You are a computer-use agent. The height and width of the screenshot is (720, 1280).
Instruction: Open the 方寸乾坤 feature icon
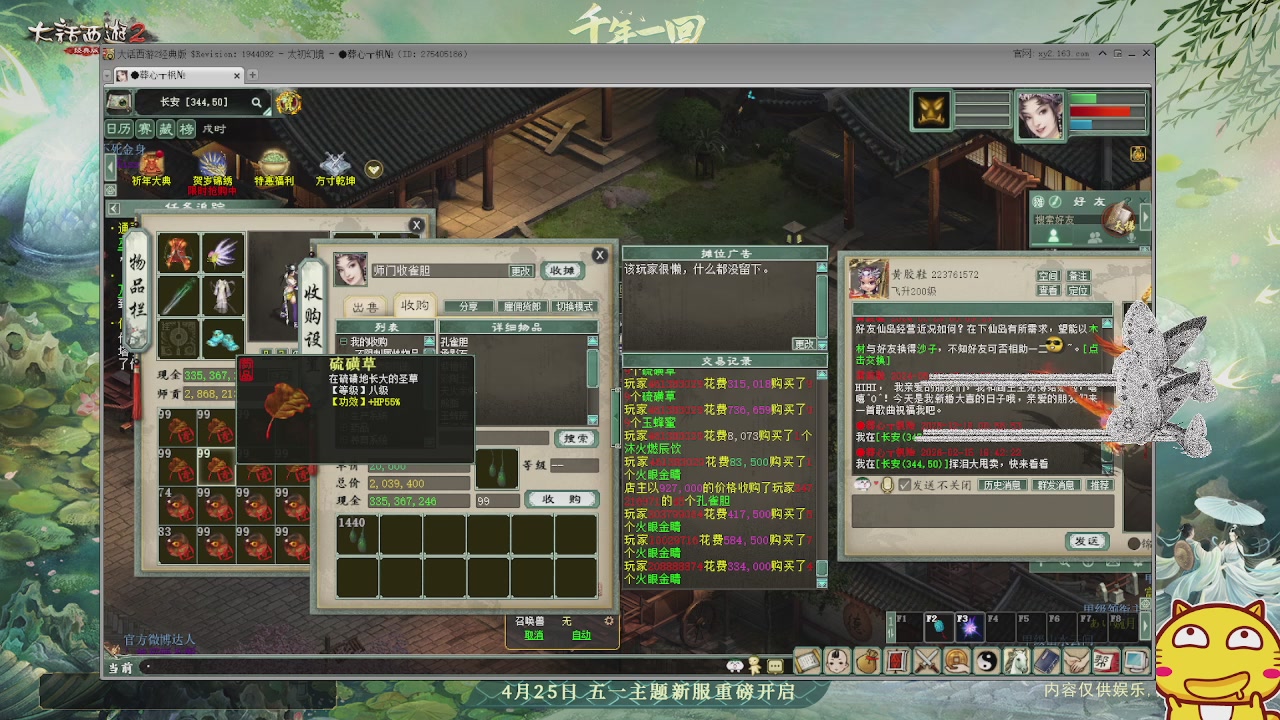point(334,162)
